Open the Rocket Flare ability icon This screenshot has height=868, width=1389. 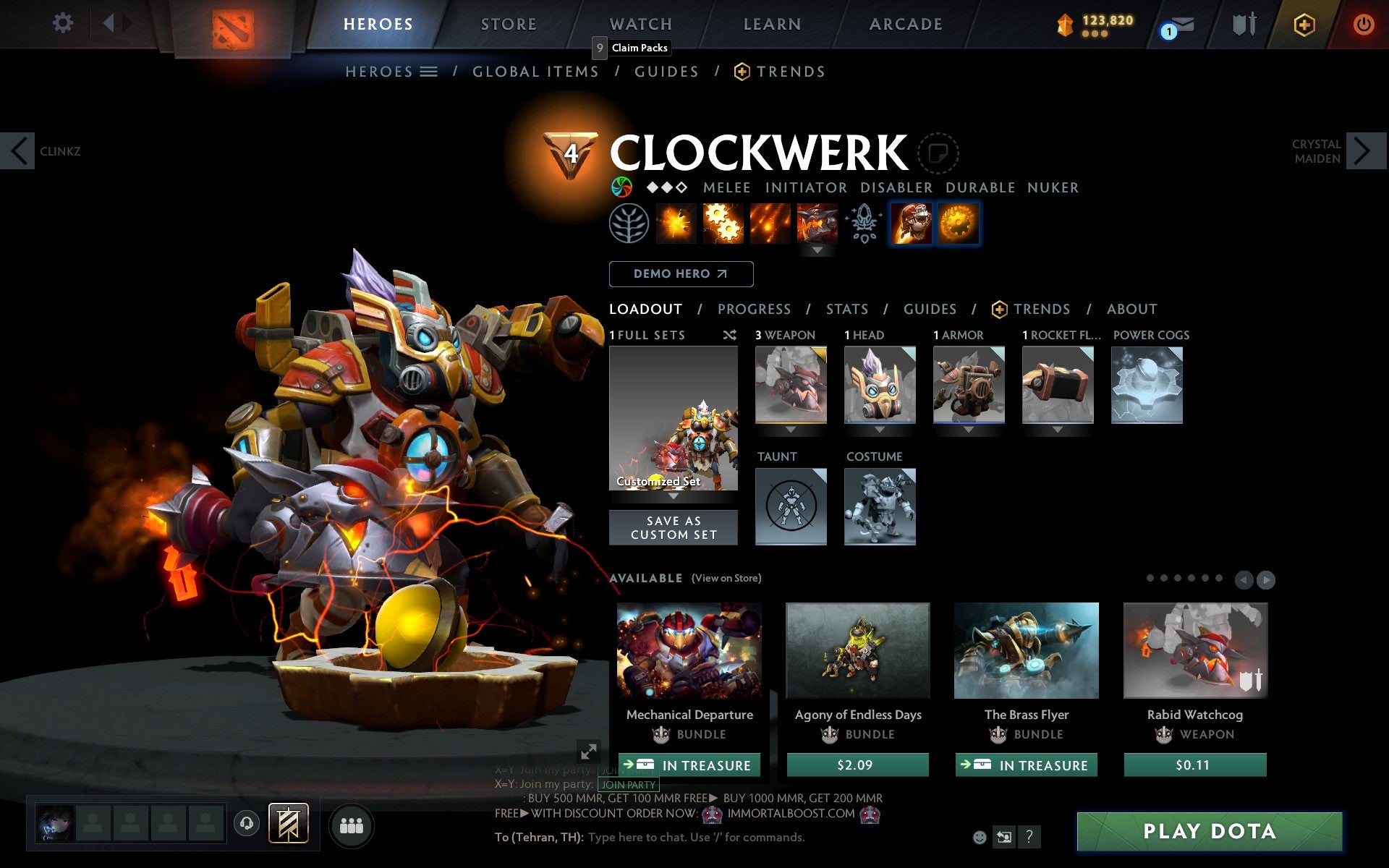coord(770,224)
